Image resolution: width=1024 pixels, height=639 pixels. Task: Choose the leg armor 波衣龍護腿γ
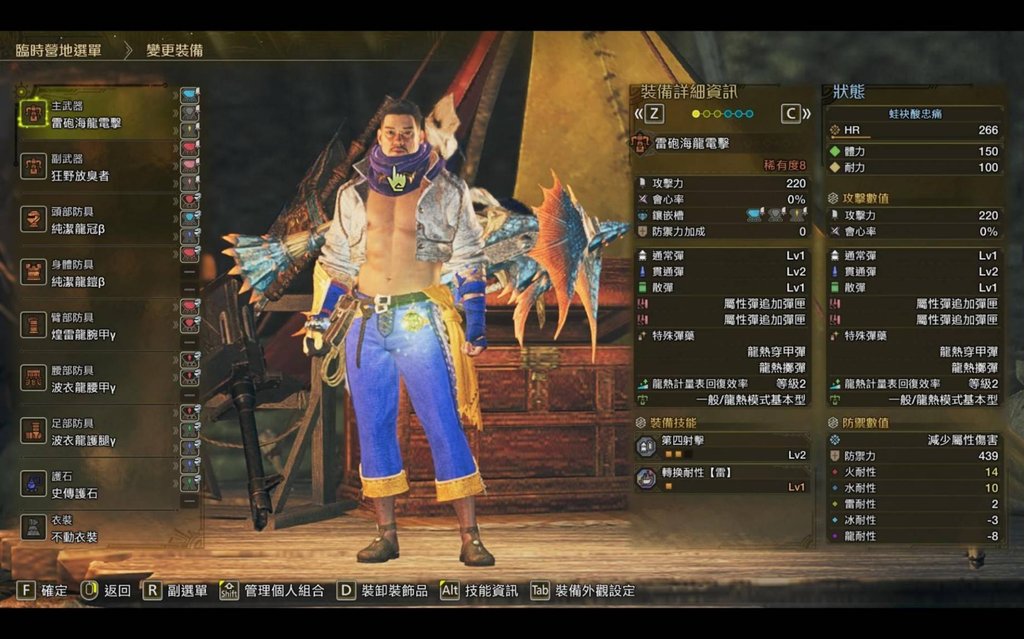(95, 432)
